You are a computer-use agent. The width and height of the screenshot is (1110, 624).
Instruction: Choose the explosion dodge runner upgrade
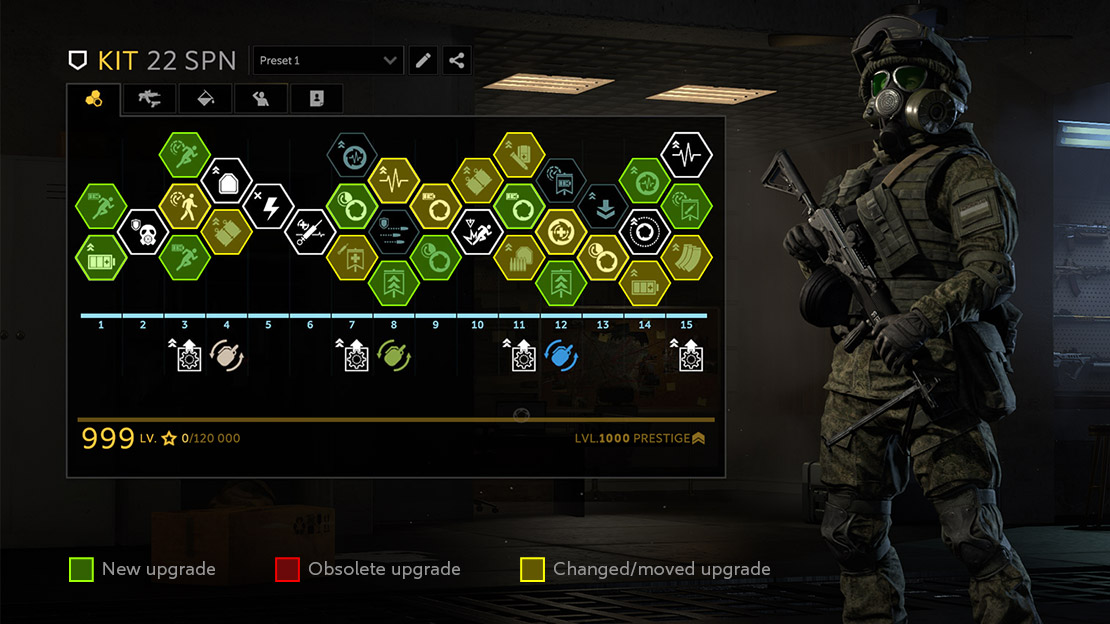477,232
